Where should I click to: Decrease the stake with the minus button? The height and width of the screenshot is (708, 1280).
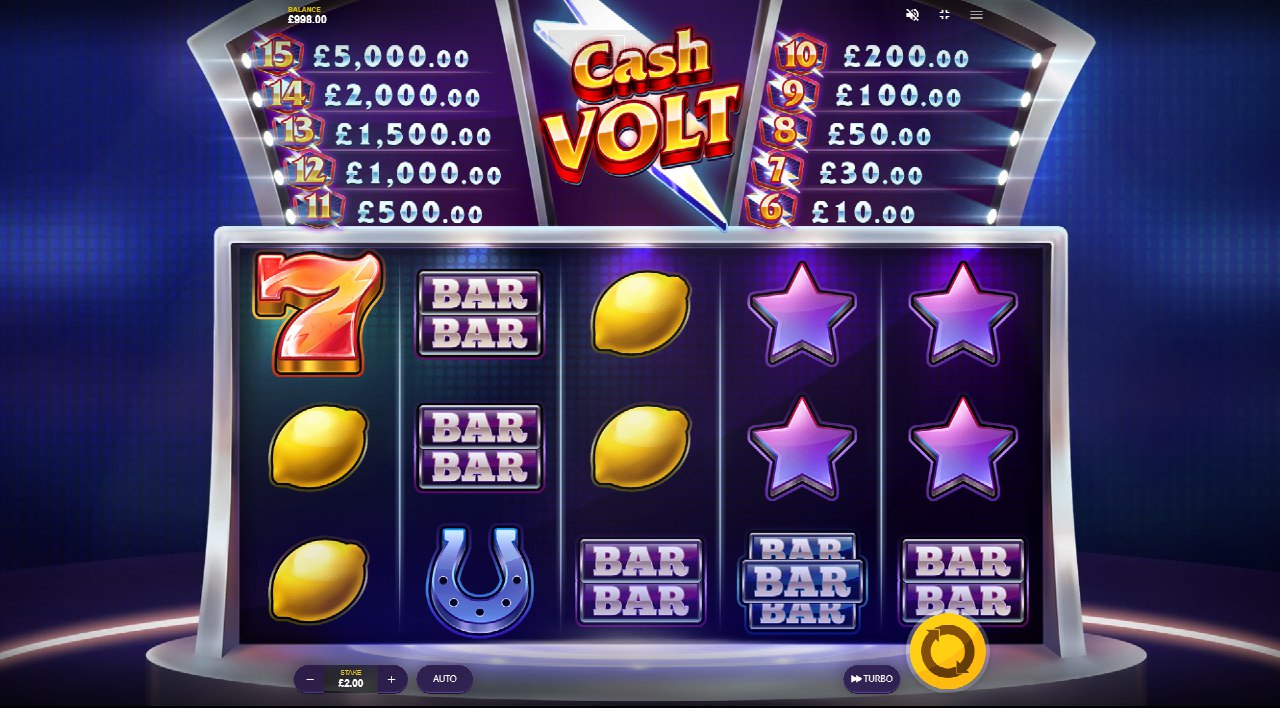point(310,679)
